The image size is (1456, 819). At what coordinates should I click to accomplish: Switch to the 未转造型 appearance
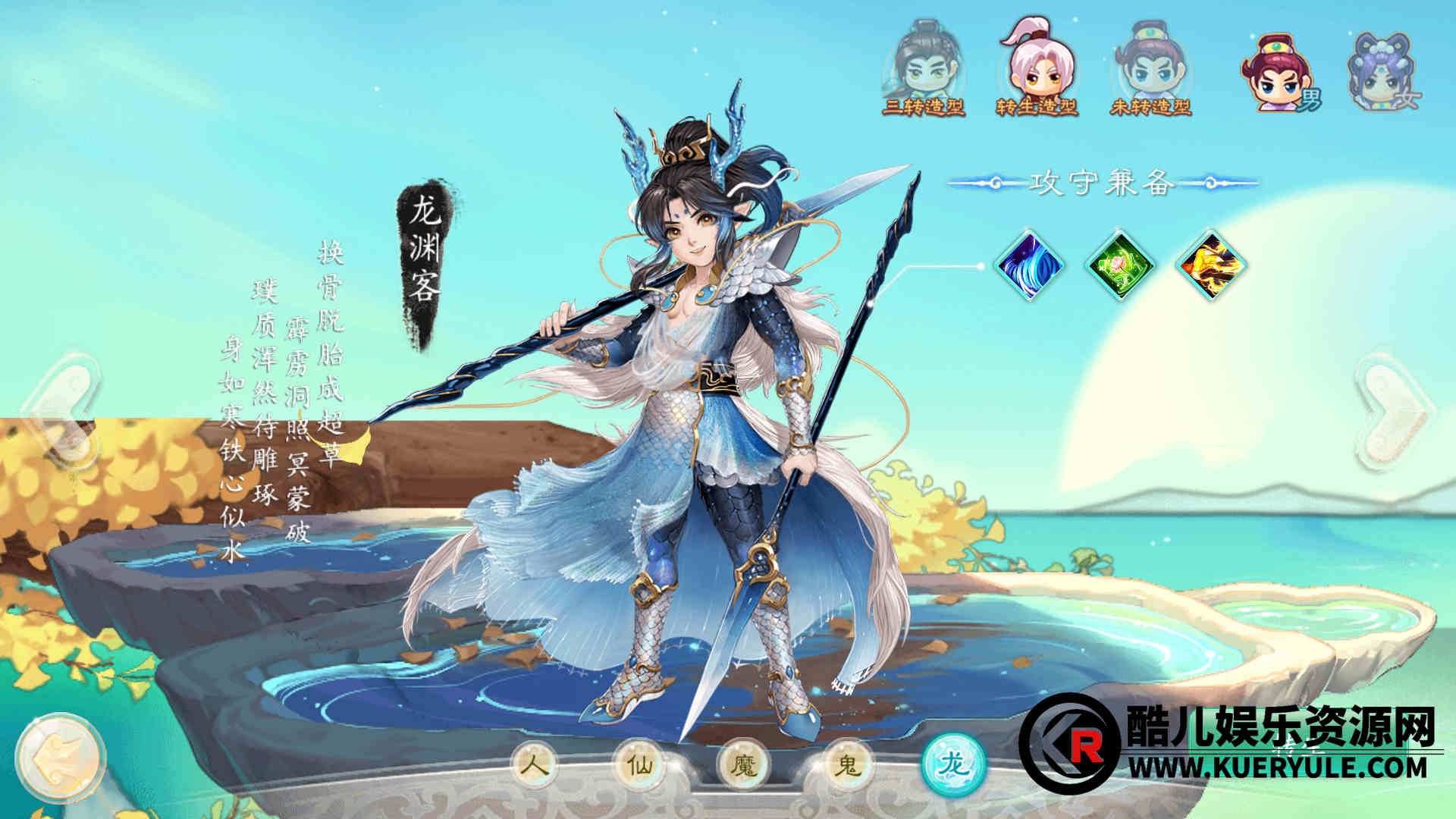[1150, 71]
